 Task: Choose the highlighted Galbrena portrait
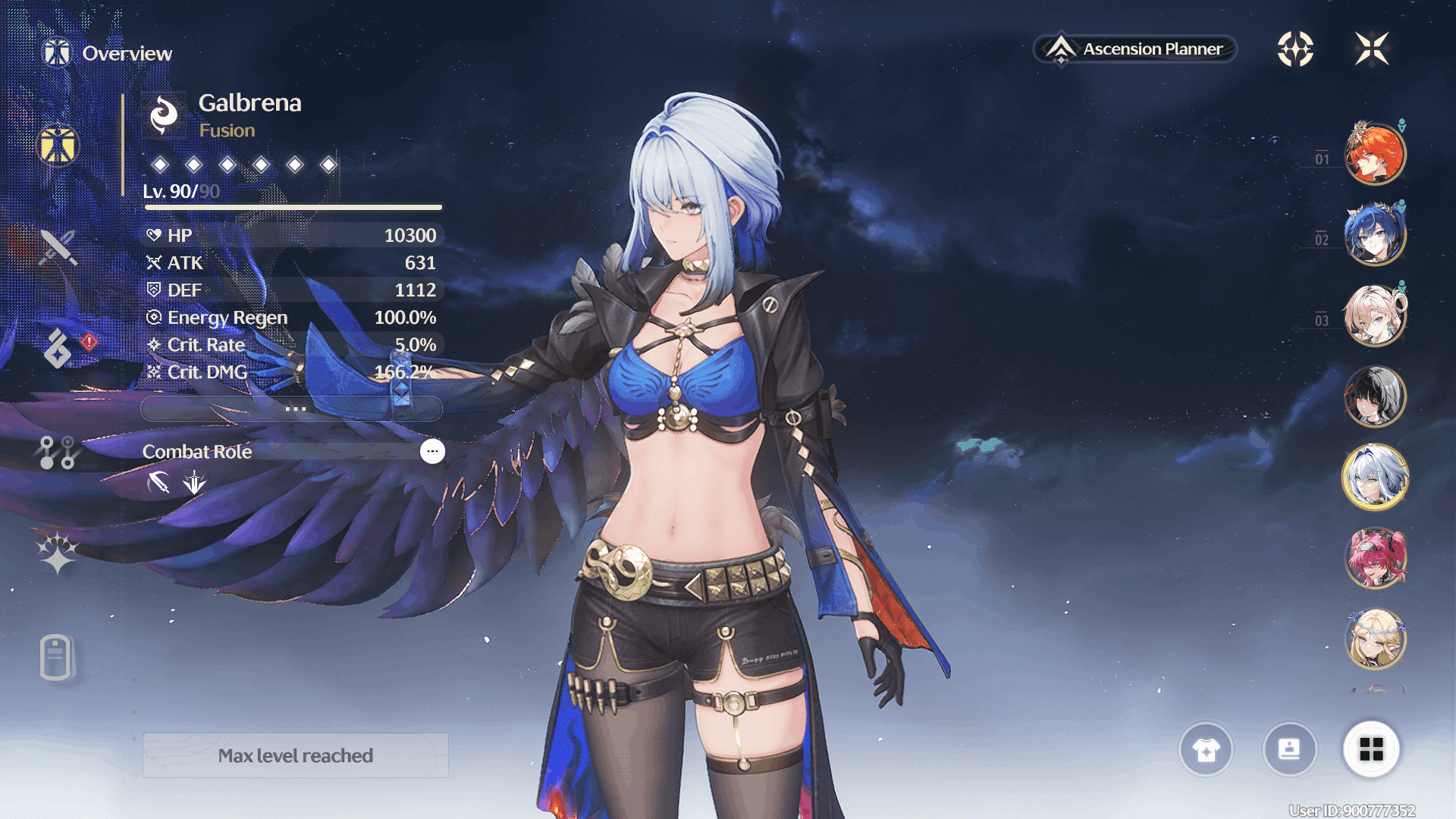click(x=1374, y=478)
